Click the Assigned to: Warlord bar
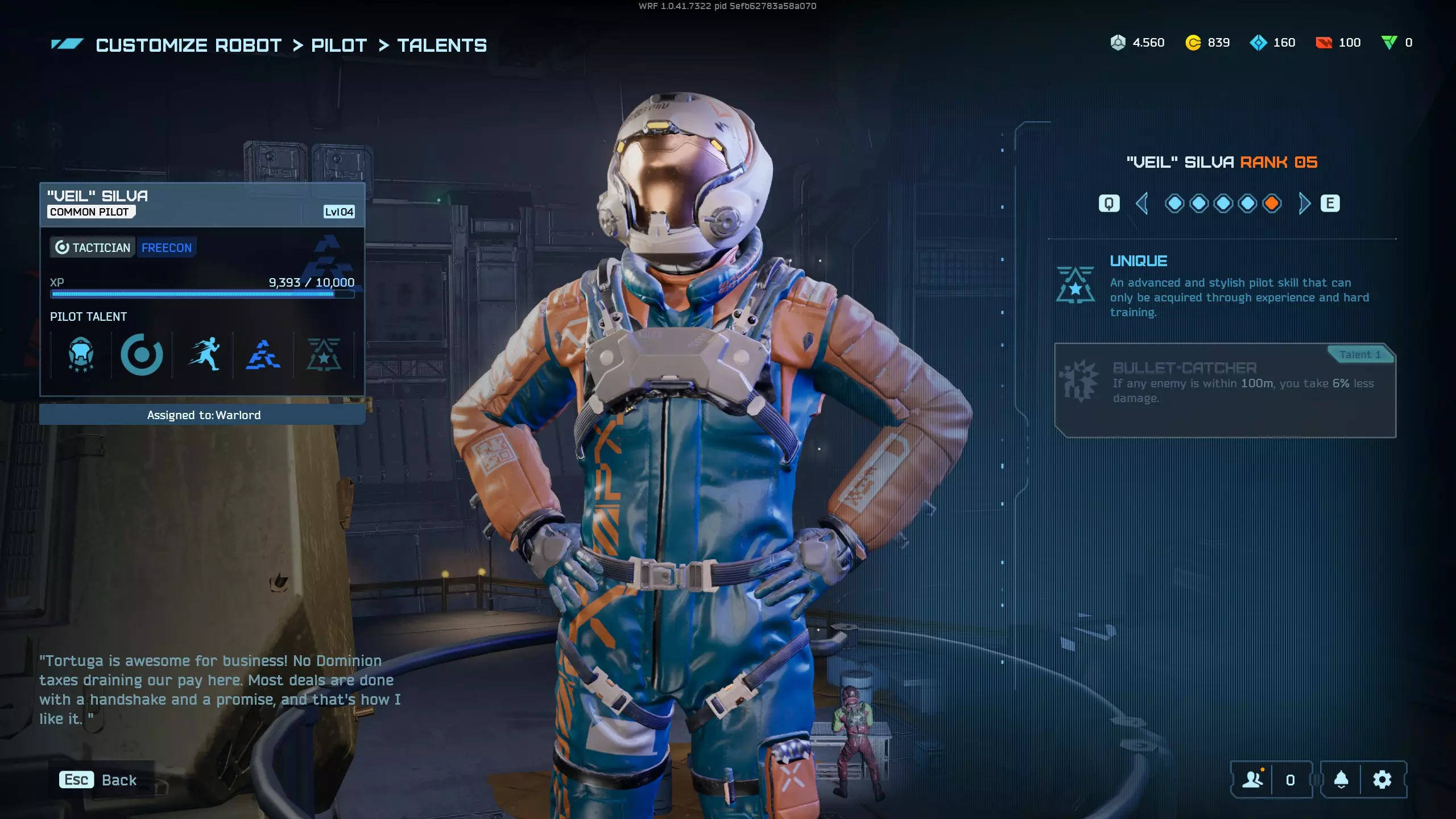Image resolution: width=1456 pixels, height=819 pixels. pyautogui.click(x=202, y=415)
